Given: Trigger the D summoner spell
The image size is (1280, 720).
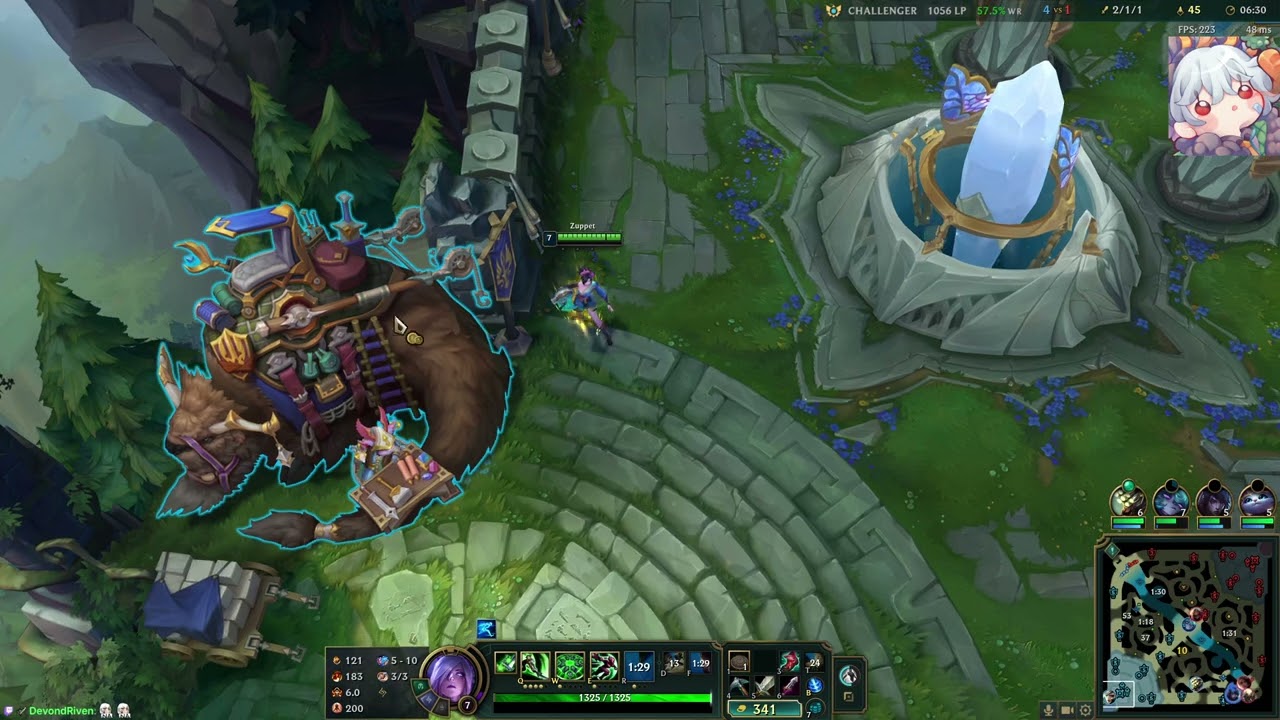Looking at the screenshot, I should [674, 663].
